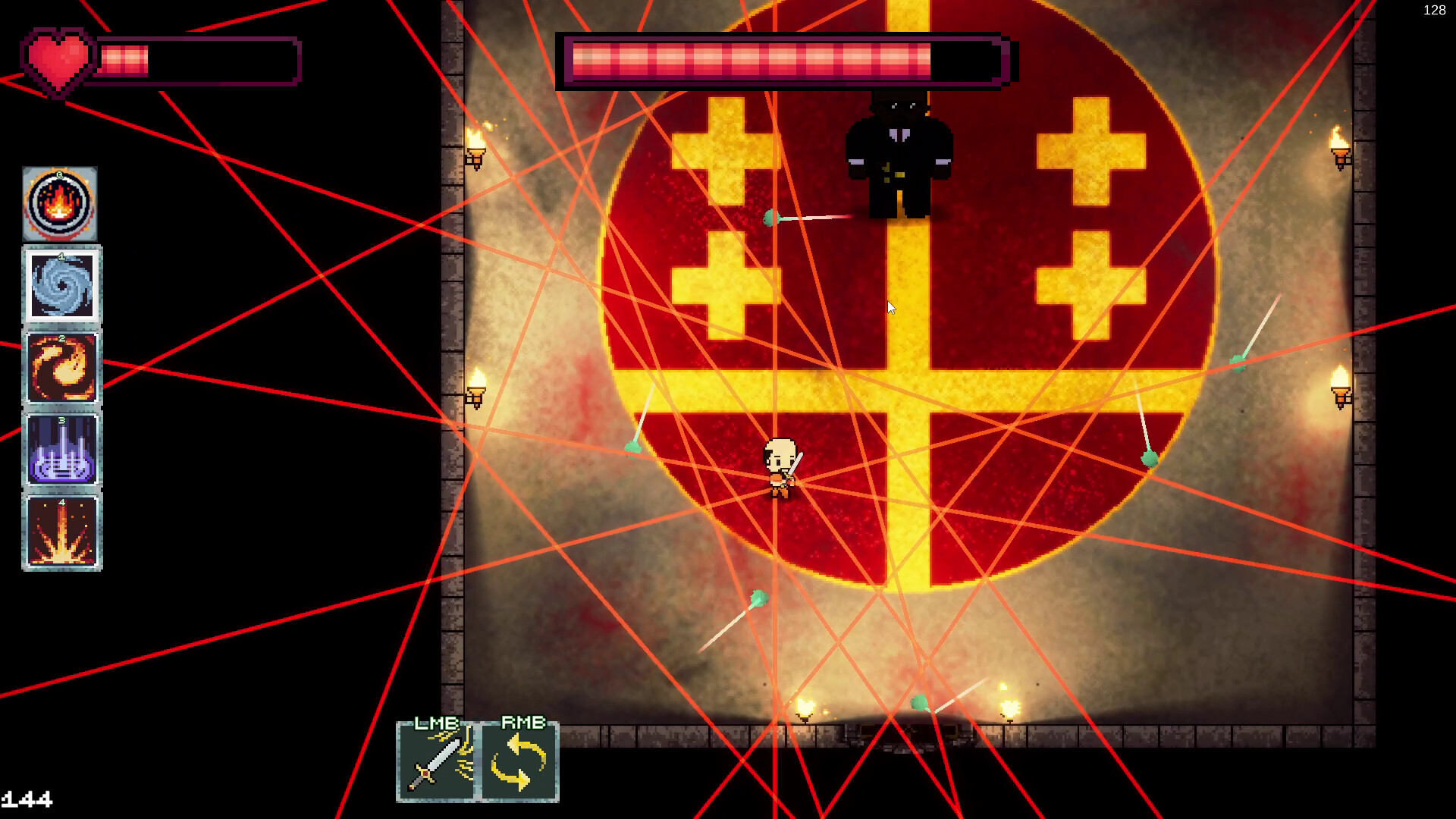Click the LMB sword attack slot
The image size is (1456, 819).
437,761
